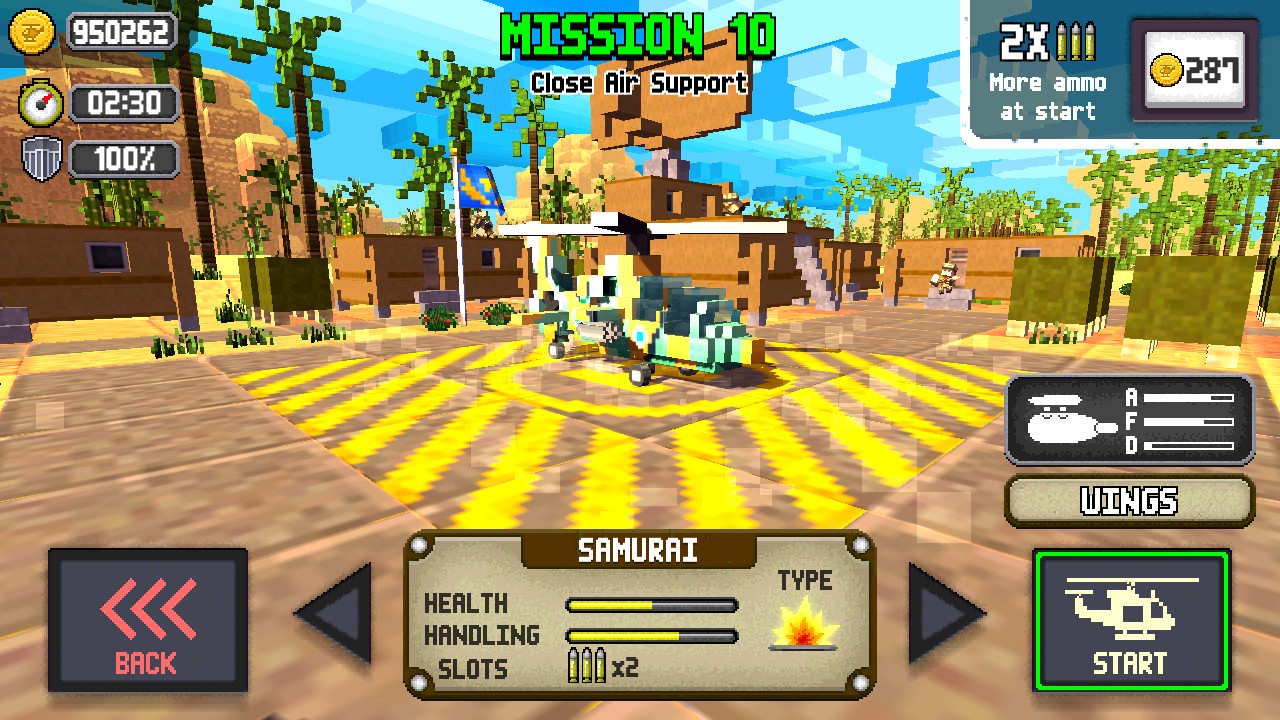This screenshot has width=1280, height=720.
Task: Open the Mission 10 title banner
Action: point(640,36)
